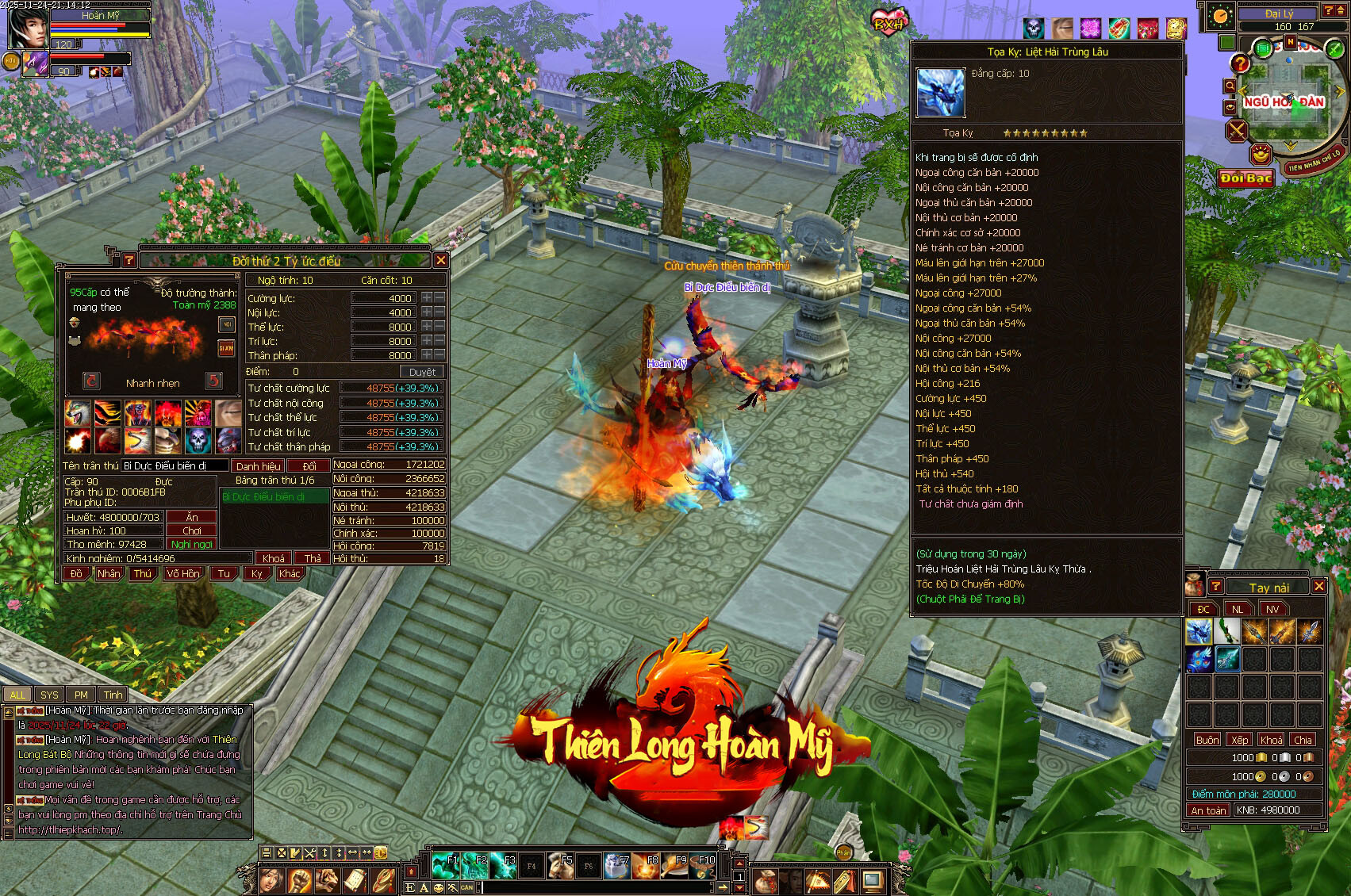This screenshot has width=1351, height=896.
Task: Switch the chat to the SYS tab
Action: [49, 695]
